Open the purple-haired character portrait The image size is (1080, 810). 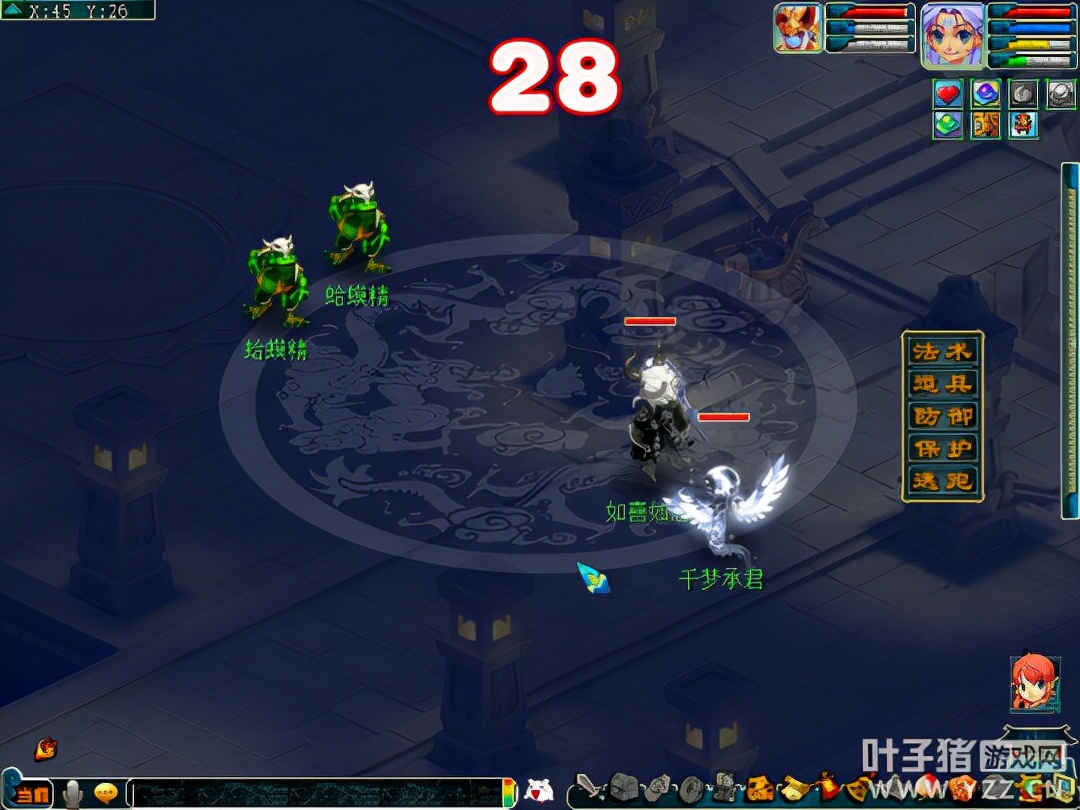tap(952, 33)
